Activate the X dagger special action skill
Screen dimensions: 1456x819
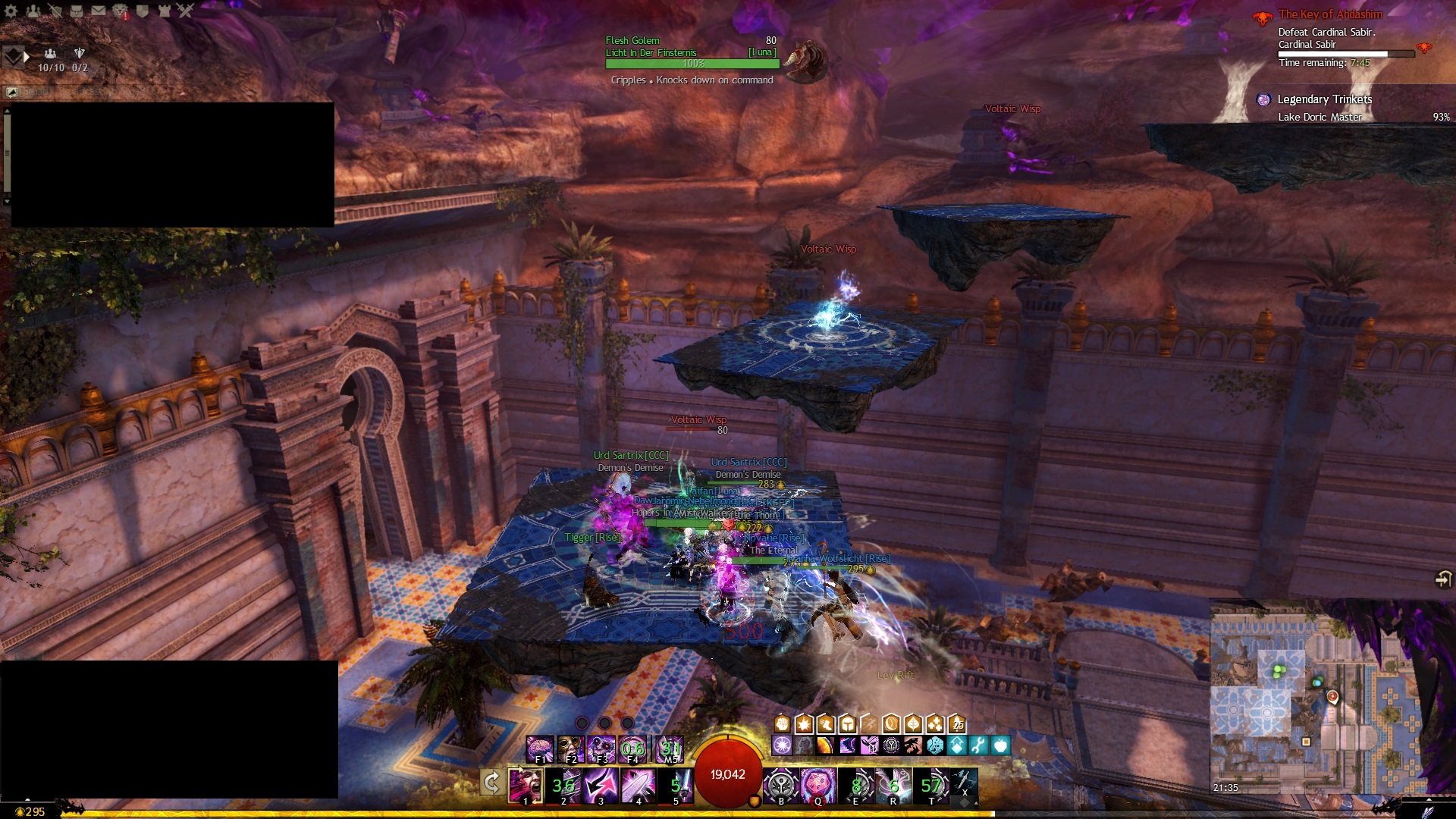[x=965, y=781]
